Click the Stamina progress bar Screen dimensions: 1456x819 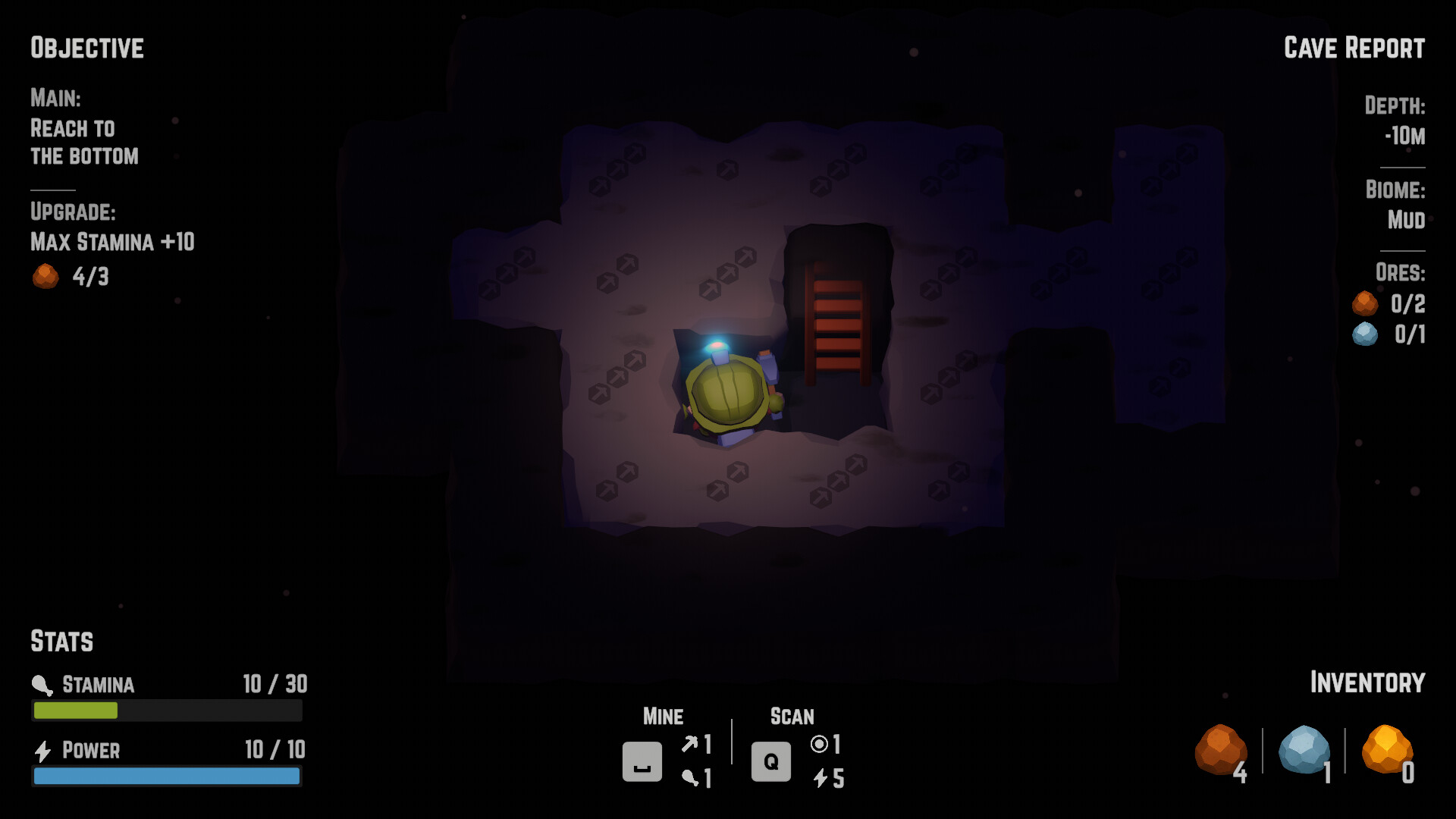click(x=166, y=711)
